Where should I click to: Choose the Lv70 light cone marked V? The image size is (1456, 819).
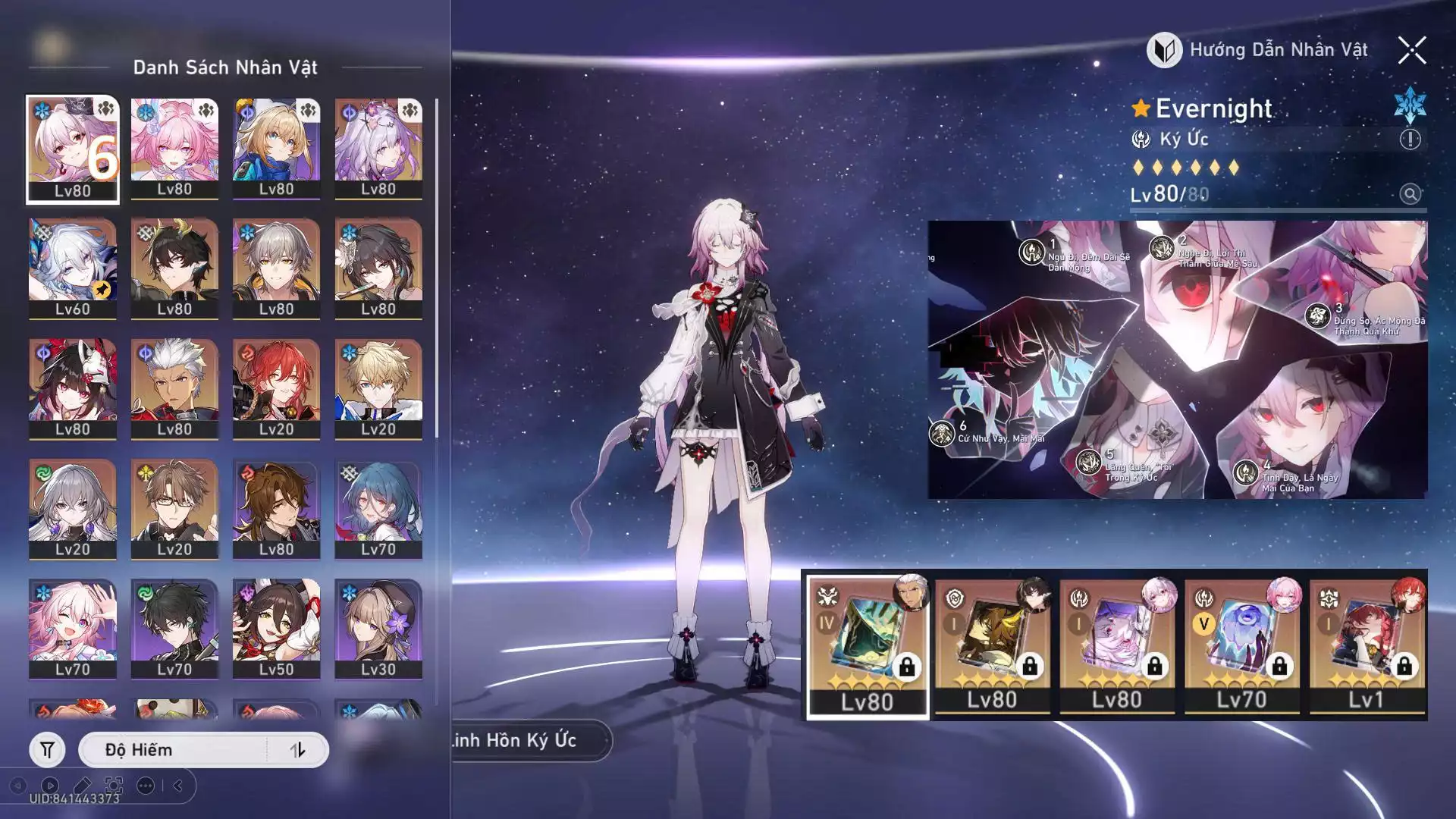pos(1241,645)
